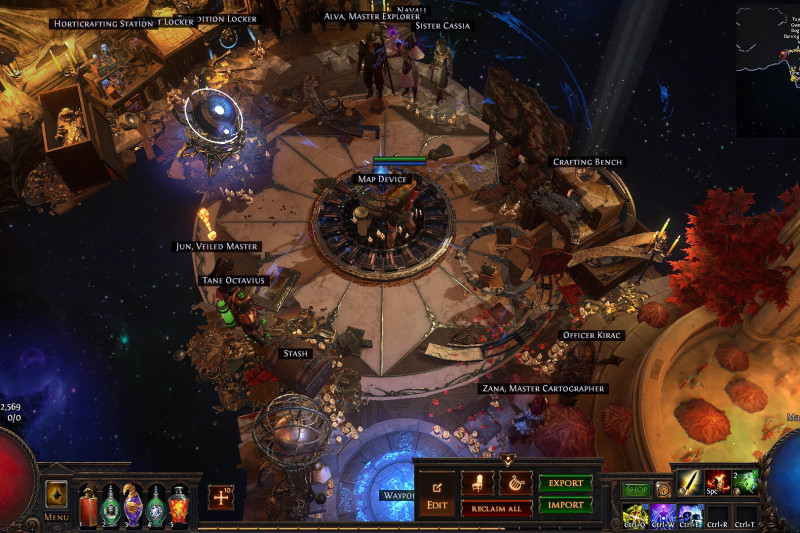Use the purple flask with gold top
The image size is (800, 533).
point(133,503)
